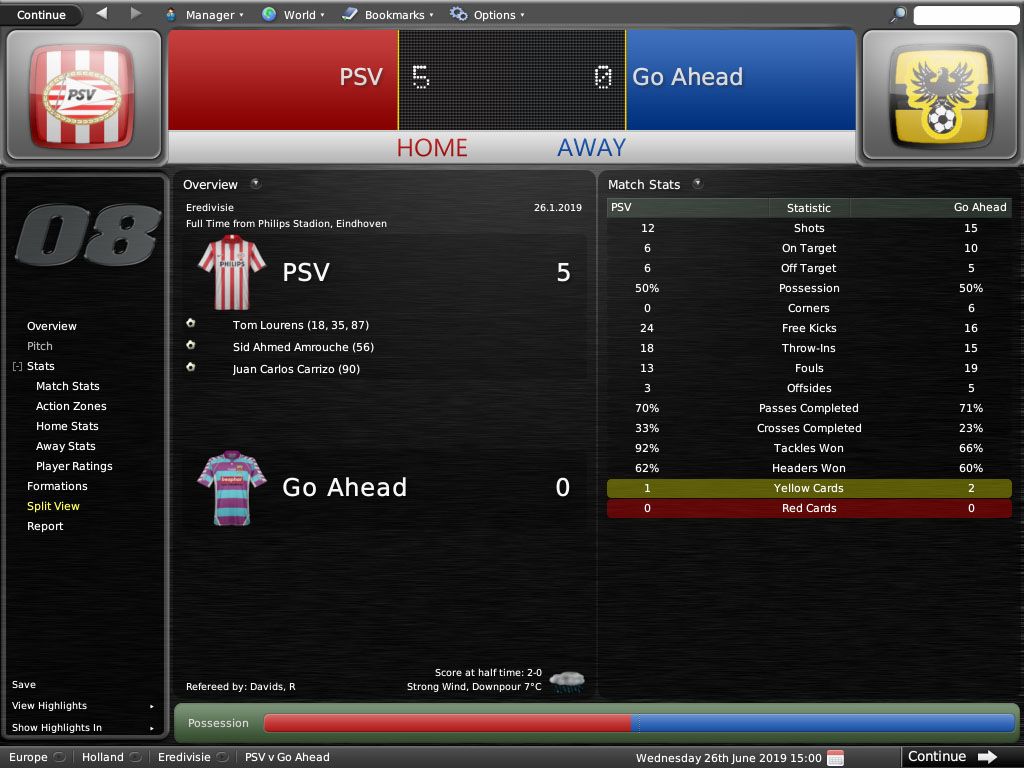The width and height of the screenshot is (1024, 768).
Task: View Home Stats
Action: (x=67, y=426)
